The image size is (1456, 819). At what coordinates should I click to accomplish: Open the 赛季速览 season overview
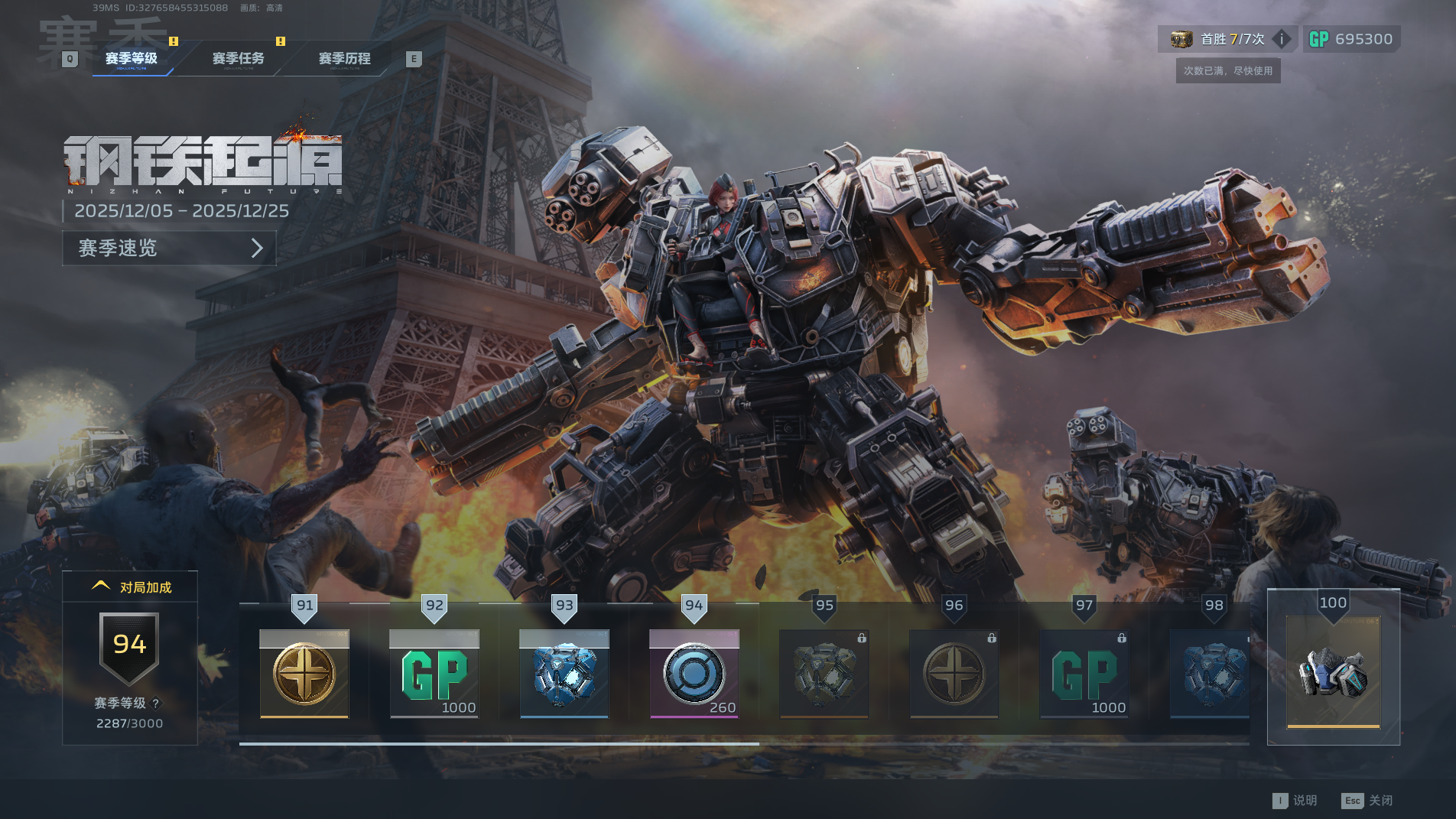click(169, 249)
